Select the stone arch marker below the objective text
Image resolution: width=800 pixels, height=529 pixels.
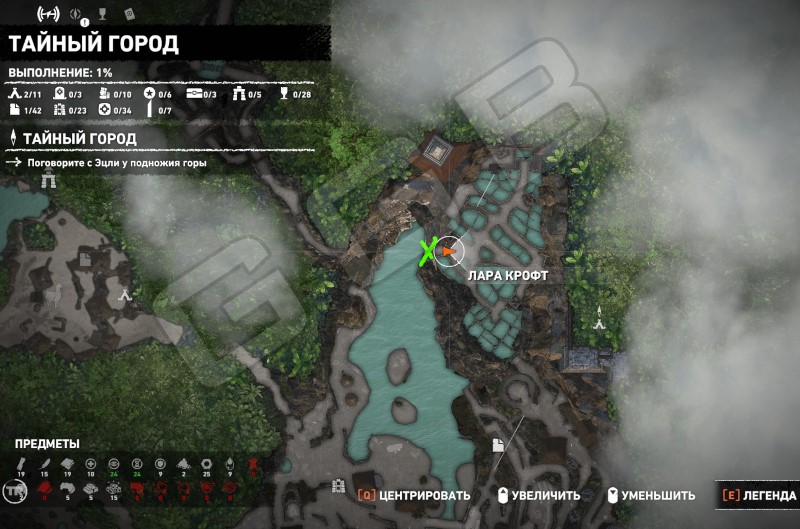click(49, 181)
